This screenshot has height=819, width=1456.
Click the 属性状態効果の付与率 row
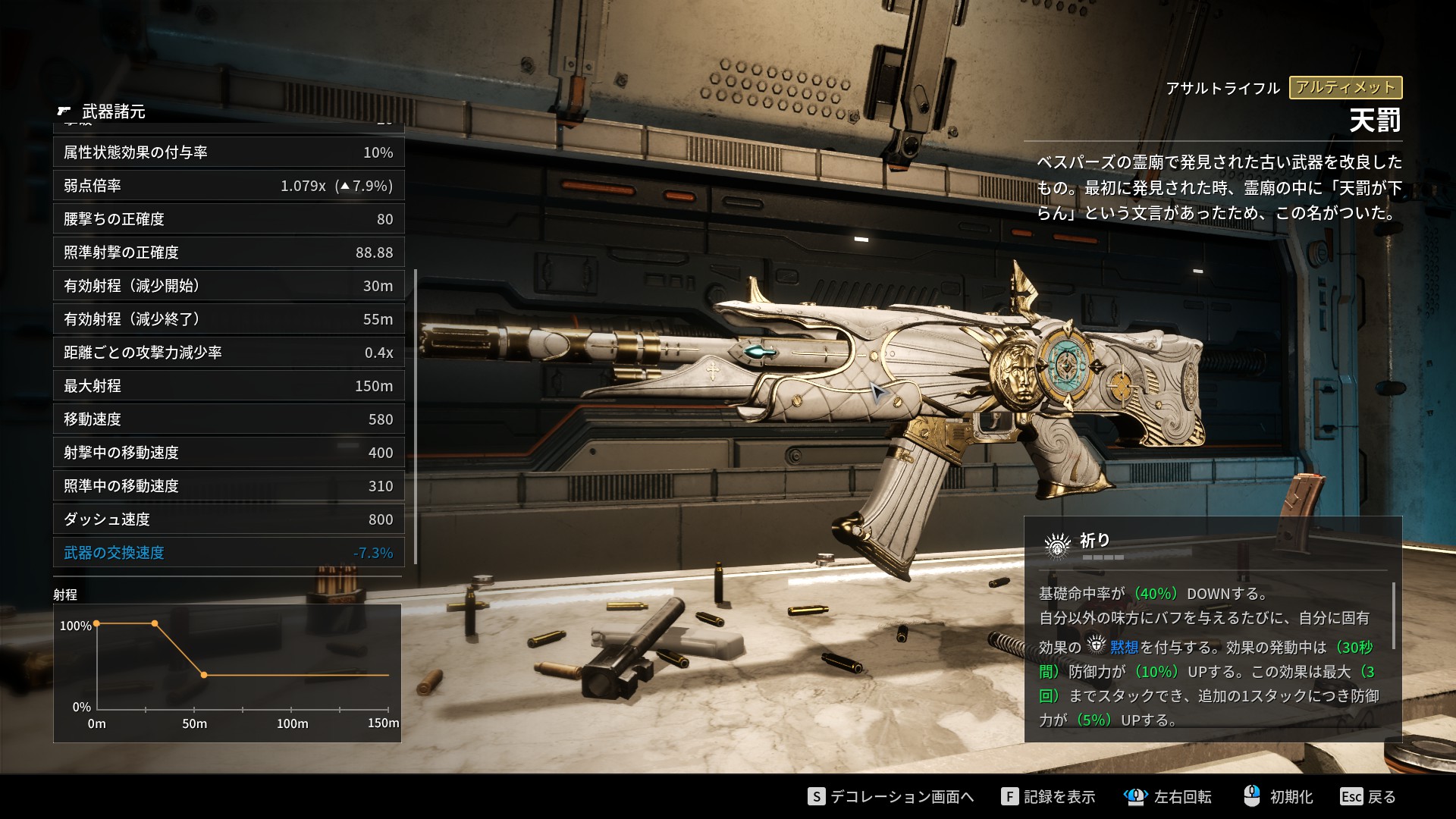[x=228, y=152]
